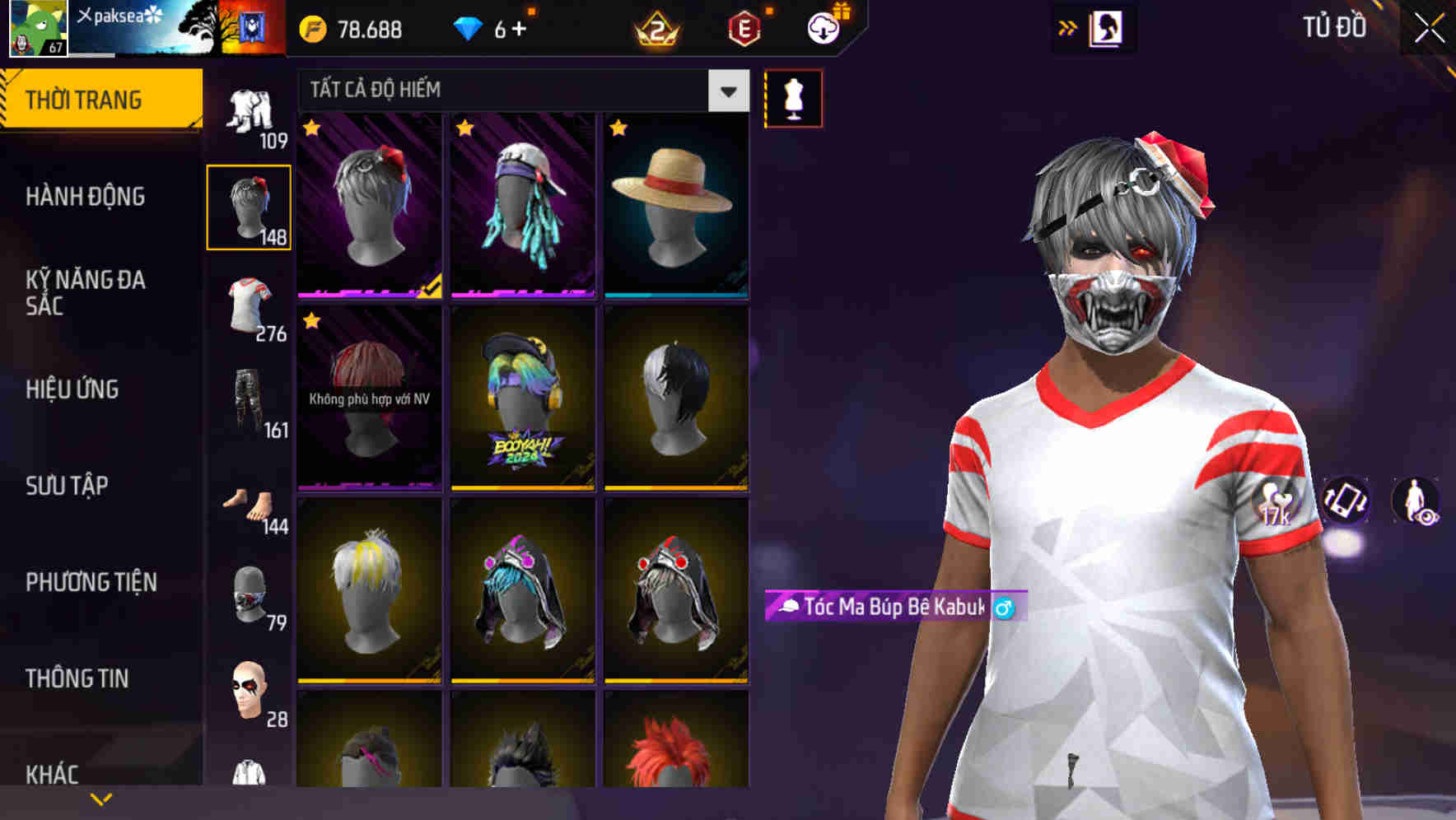Collapse the side panel using the double-arrow chevrons

(x=1068, y=26)
